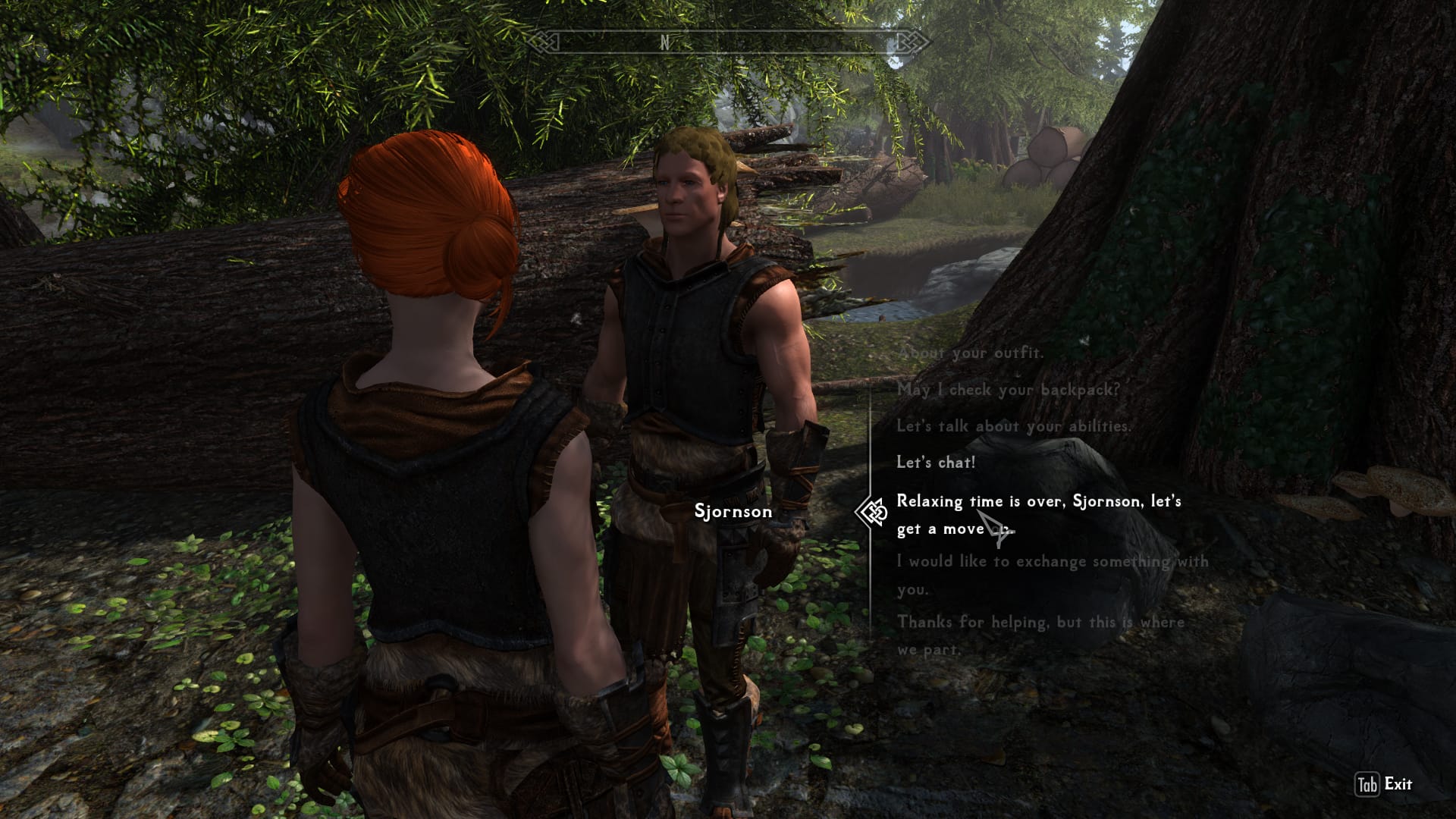This screenshot has height=819, width=1456.
Task: Click the Exit dialogue button
Action: (x=1385, y=784)
